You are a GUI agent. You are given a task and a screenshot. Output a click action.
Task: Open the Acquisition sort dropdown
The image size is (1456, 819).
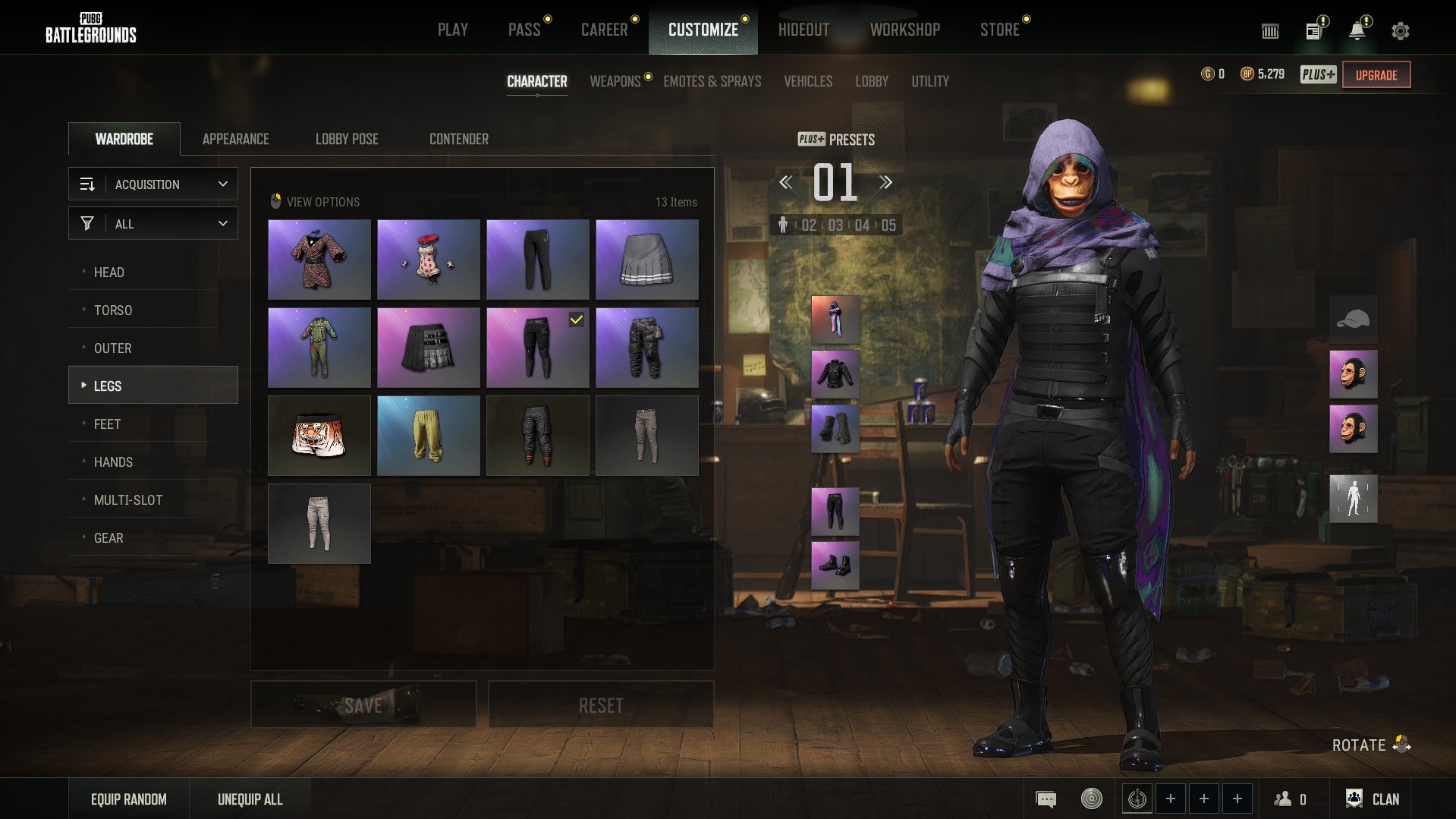point(153,184)
